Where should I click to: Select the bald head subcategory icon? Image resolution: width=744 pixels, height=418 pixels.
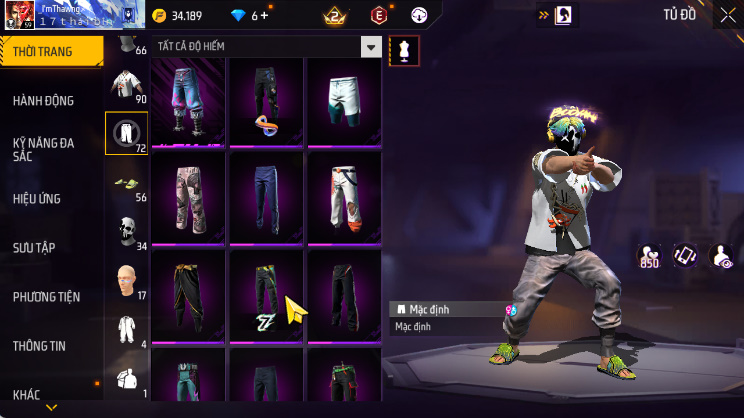127,279
